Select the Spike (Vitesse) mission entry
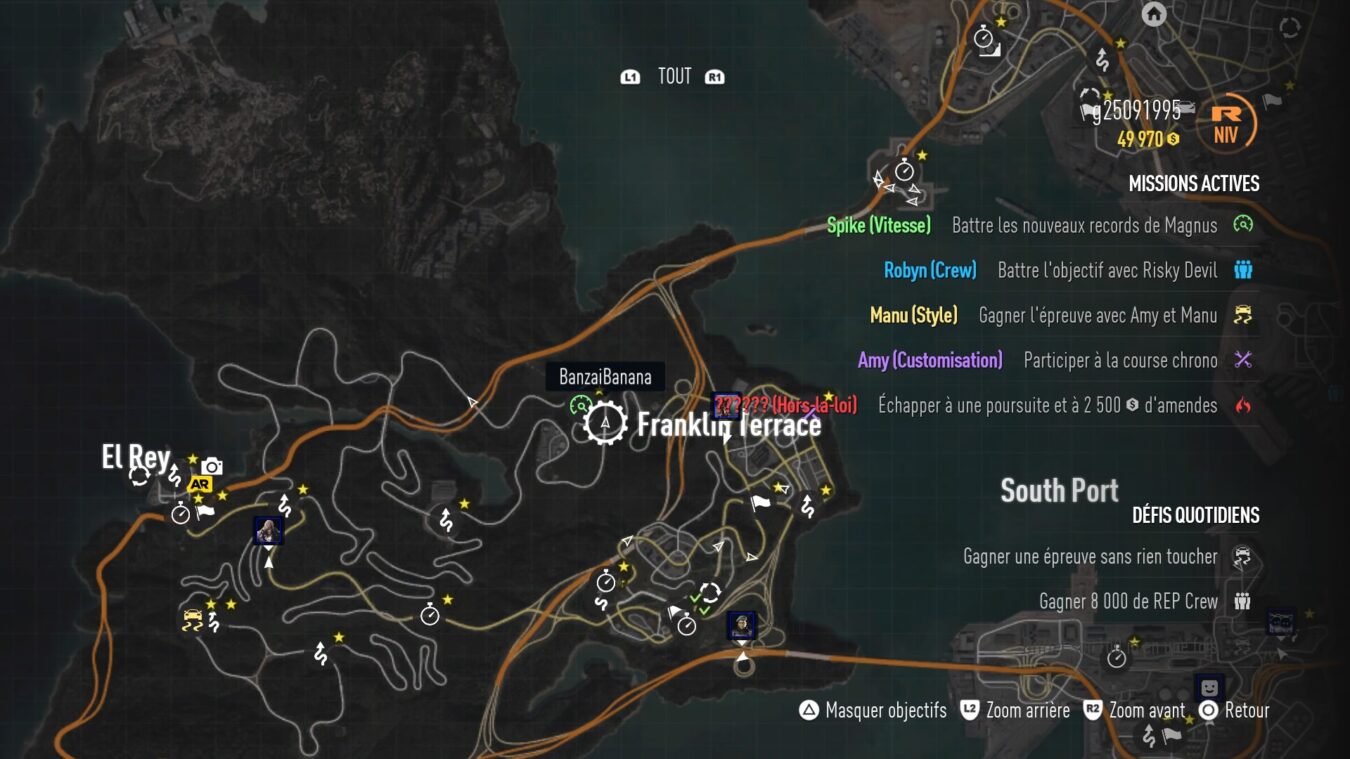1350x759 pixels. [1040, 225]
